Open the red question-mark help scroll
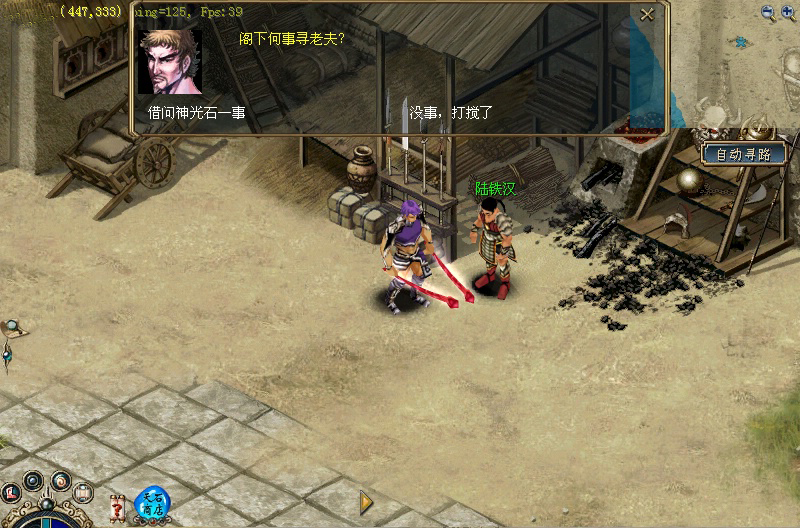This screenshot has width=800, height=528. click(117, 507)
